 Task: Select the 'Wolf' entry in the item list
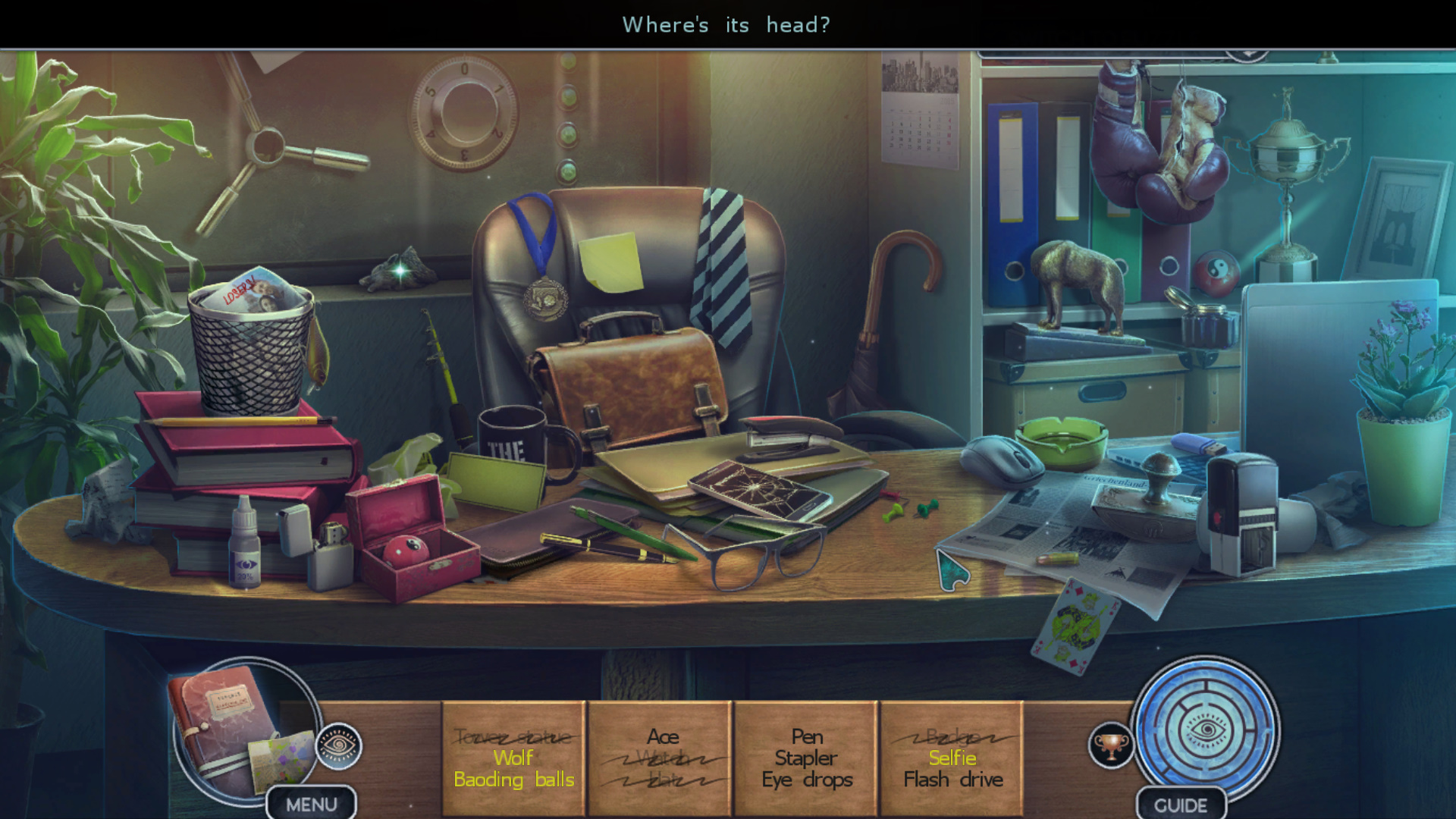click(x=513, y=758)
